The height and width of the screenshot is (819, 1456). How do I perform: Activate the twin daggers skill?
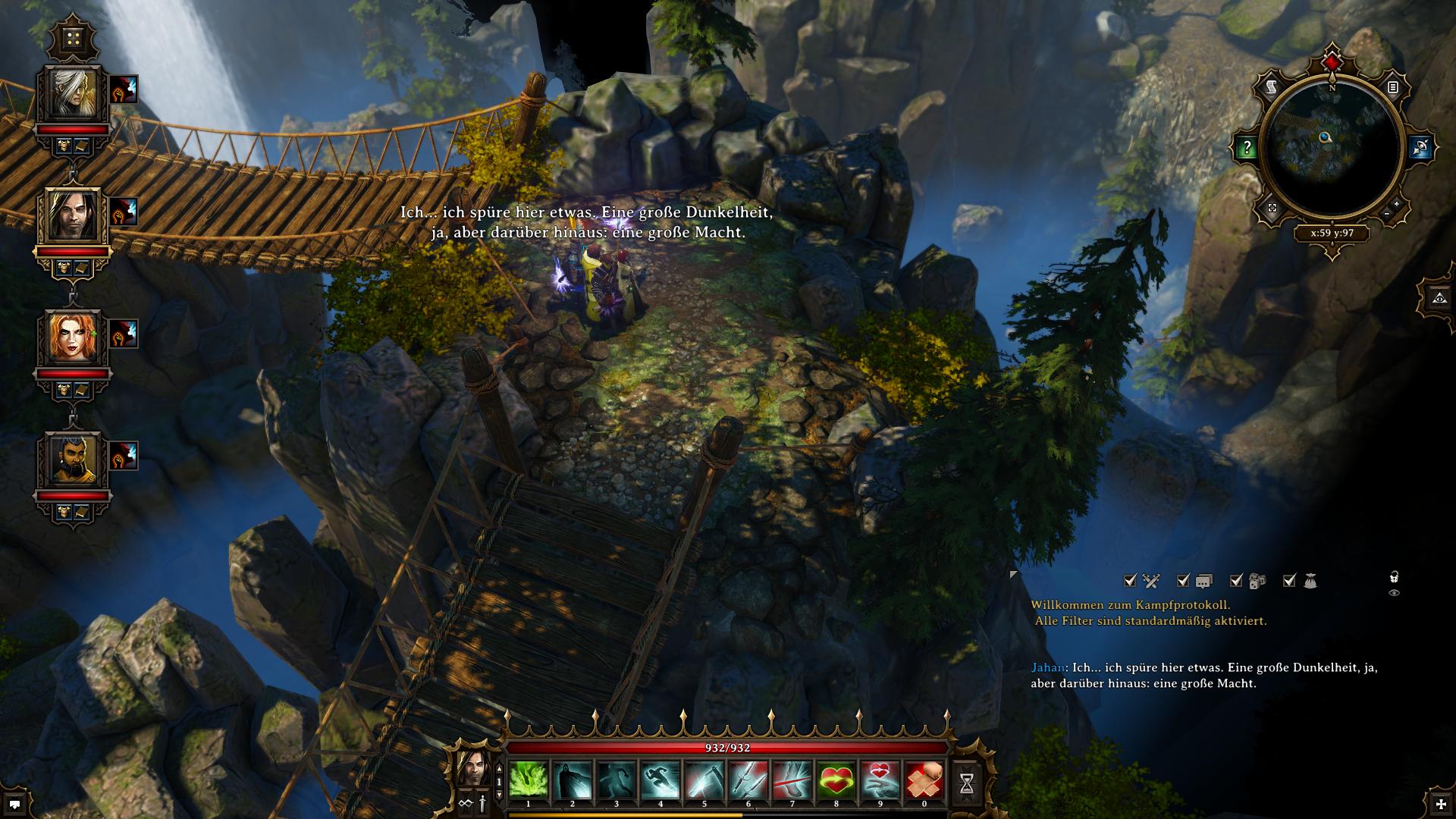[748, 780]
